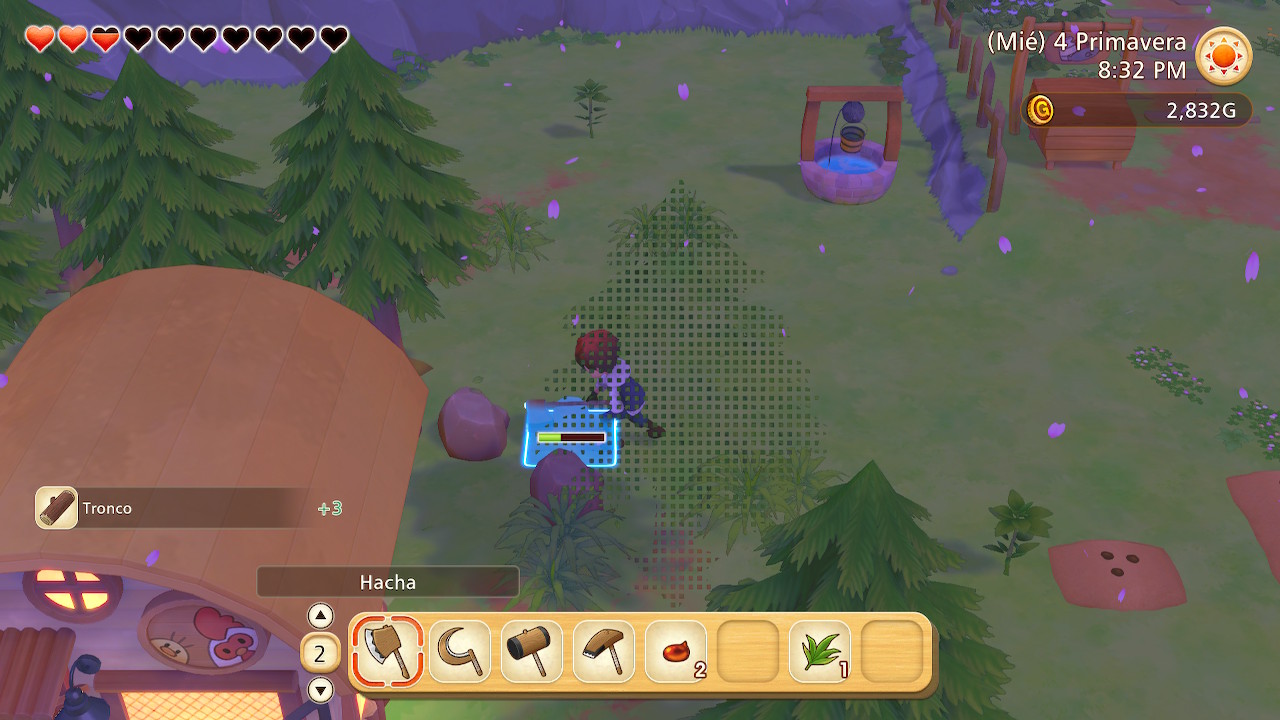Equip the sickle from the hotbar
The image size is (1280, 720).
point(460,652)
